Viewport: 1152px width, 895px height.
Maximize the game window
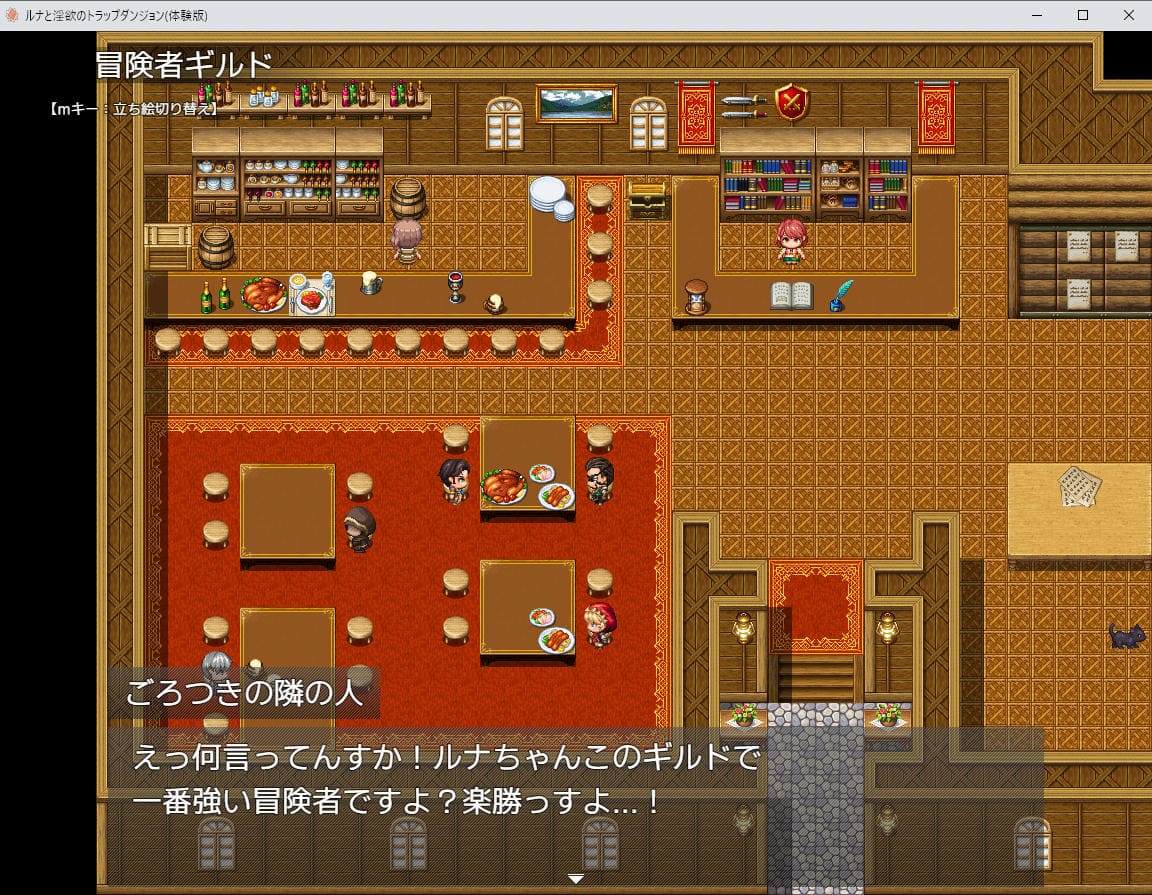click(x=1083, y=15)
